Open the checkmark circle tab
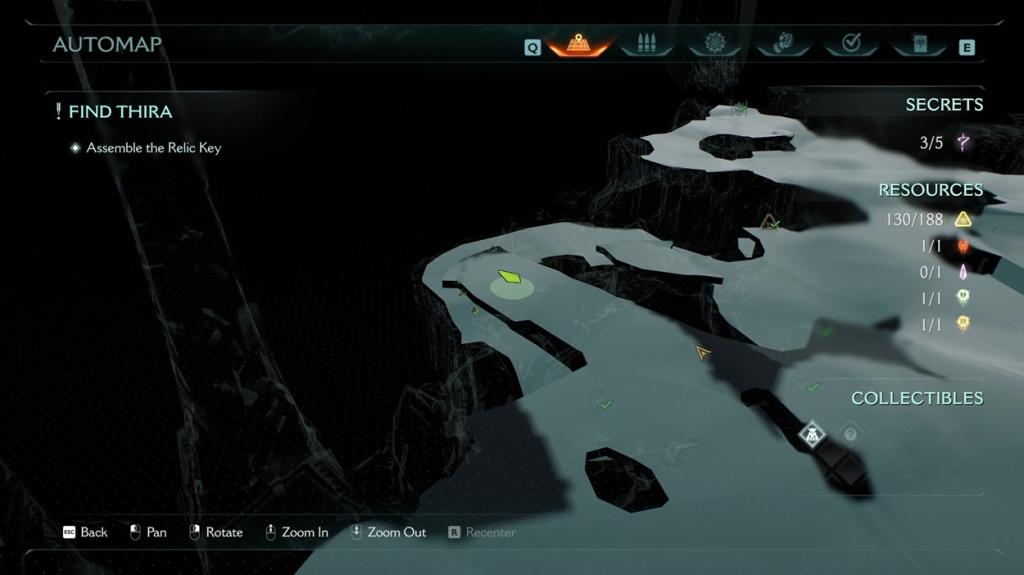The image size is (1024, 575). point(851,44)
